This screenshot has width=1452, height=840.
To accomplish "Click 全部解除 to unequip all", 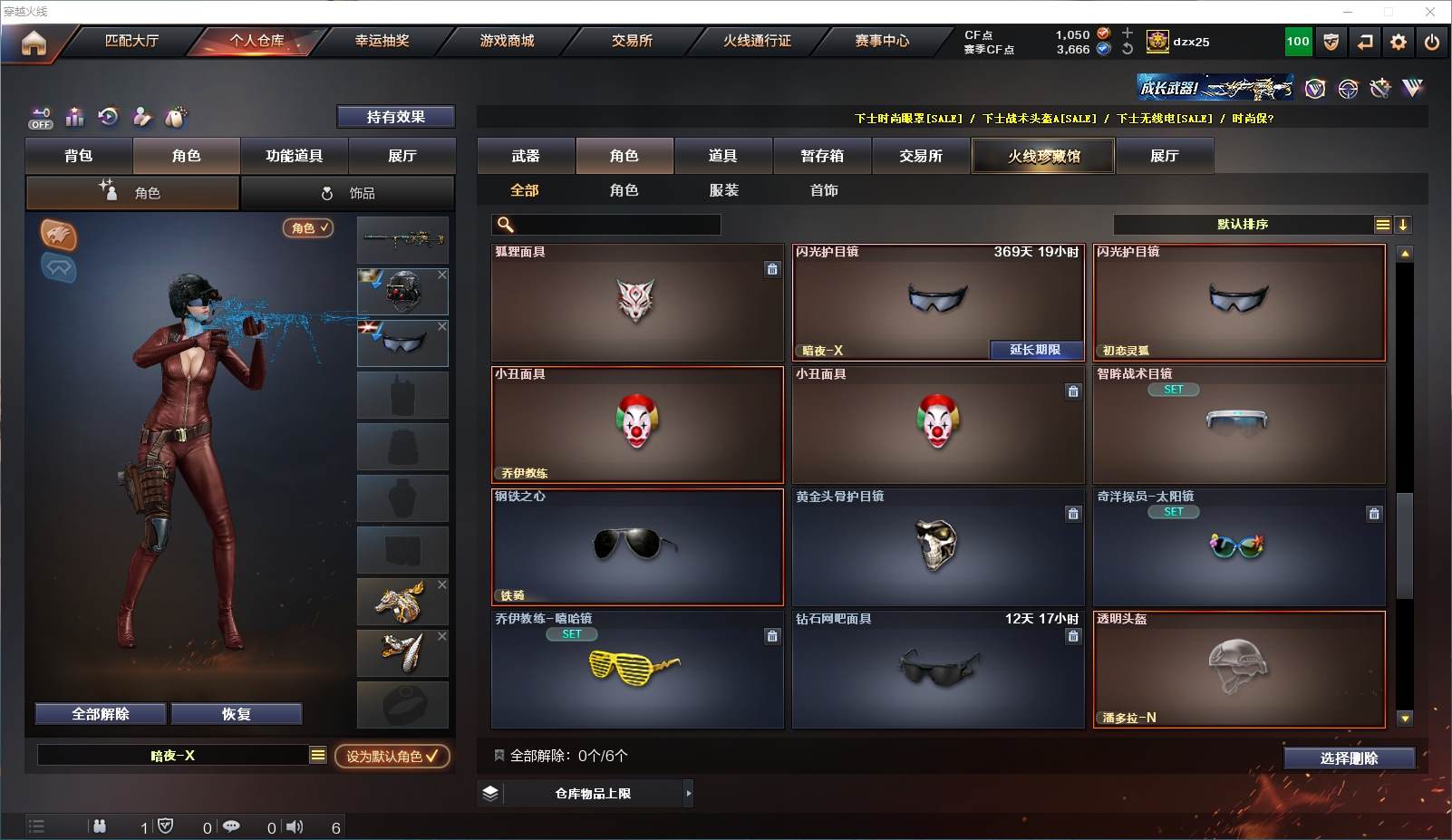I will (x=101, y=714).
